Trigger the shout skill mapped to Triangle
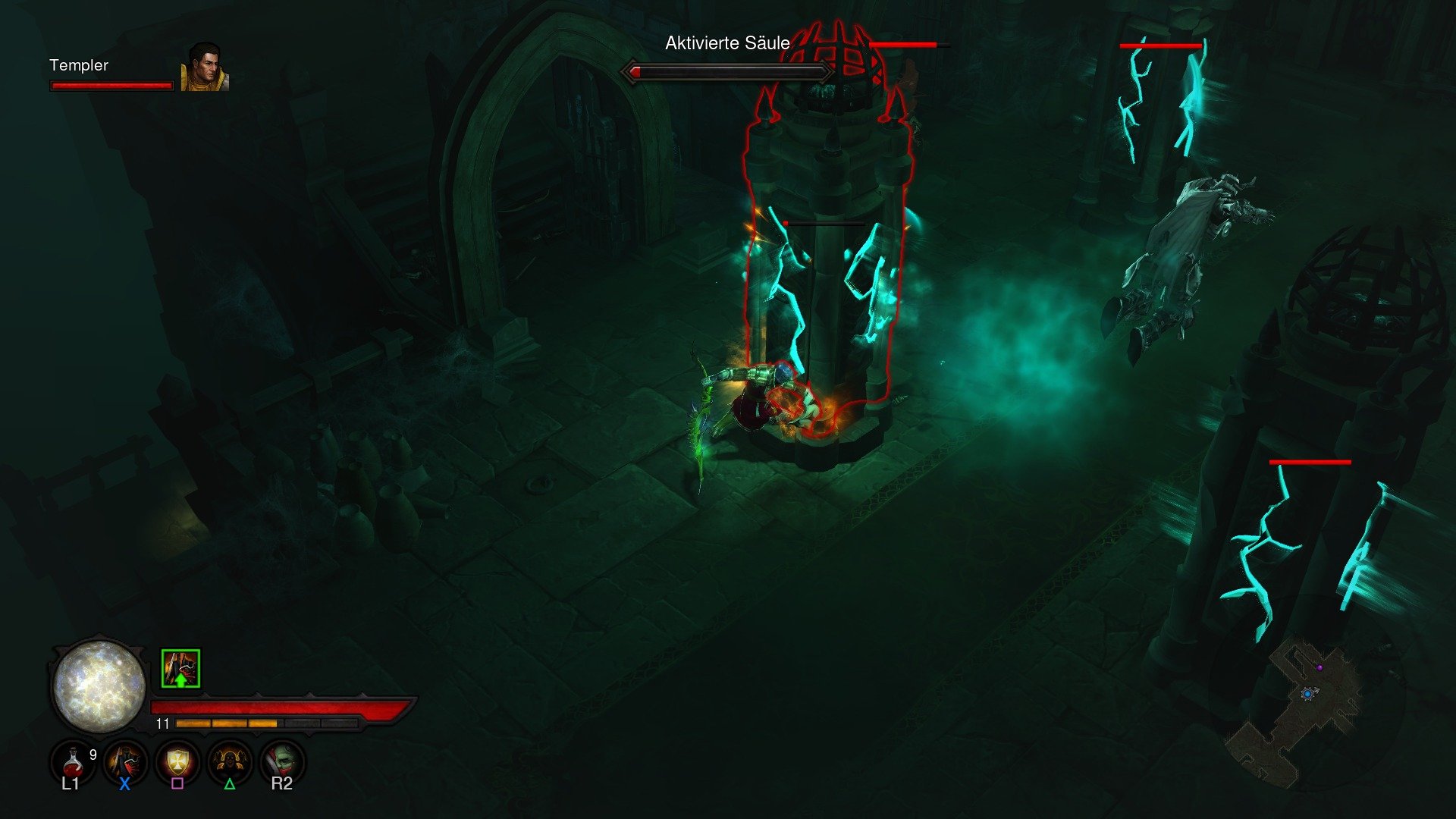Screen dimensions: 1456x819 pos(229,762)
